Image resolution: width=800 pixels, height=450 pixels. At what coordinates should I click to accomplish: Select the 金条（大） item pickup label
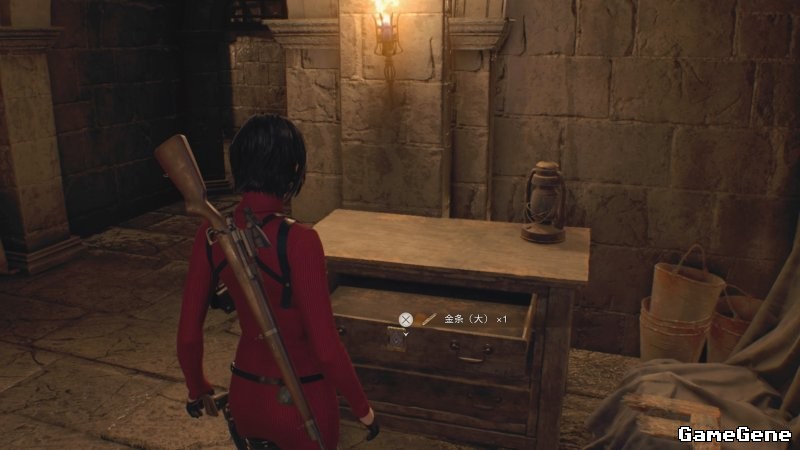pos(467,319)
